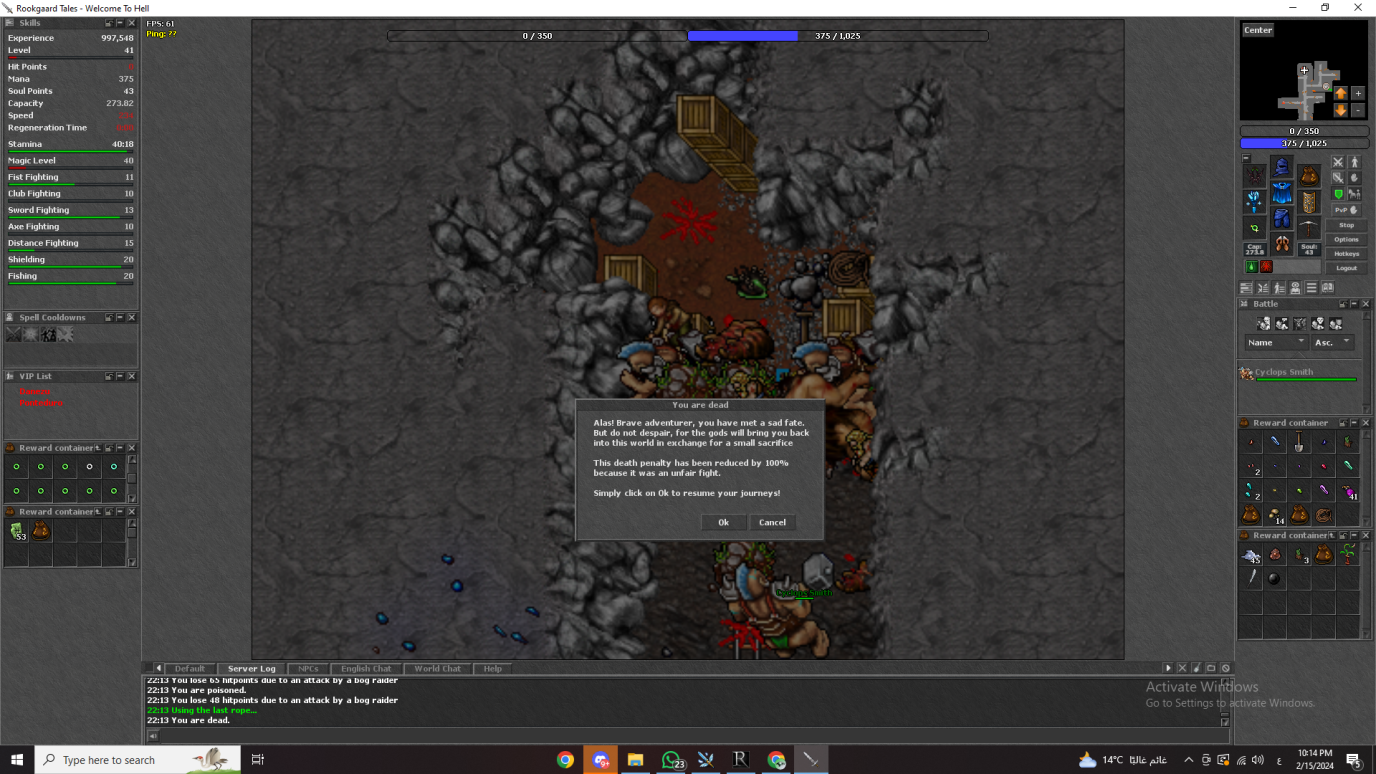Open the Hotkeys window

pyautogui.click(x=1346, y=254)
